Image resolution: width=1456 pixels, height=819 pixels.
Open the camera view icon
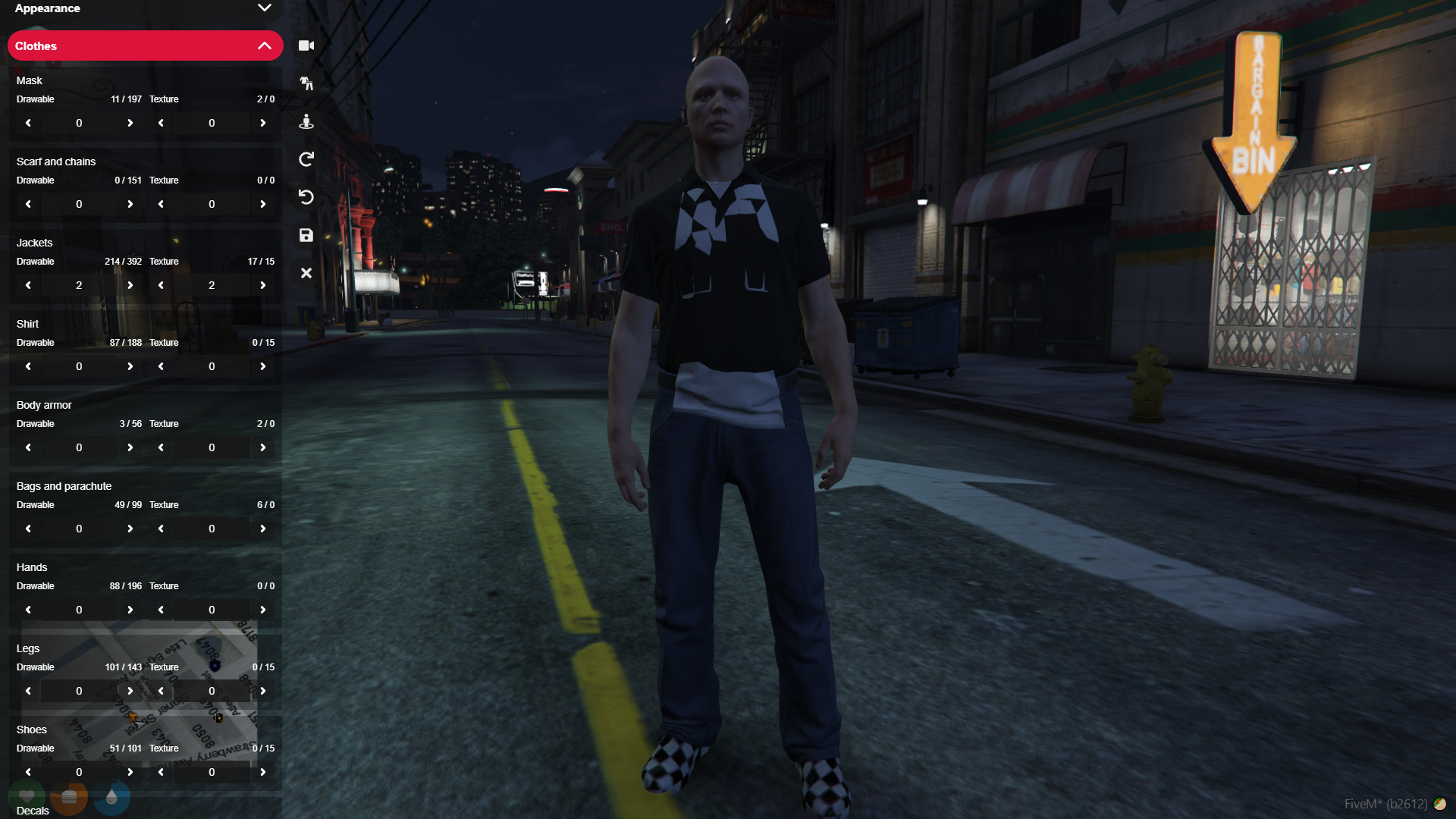(306, 45)
